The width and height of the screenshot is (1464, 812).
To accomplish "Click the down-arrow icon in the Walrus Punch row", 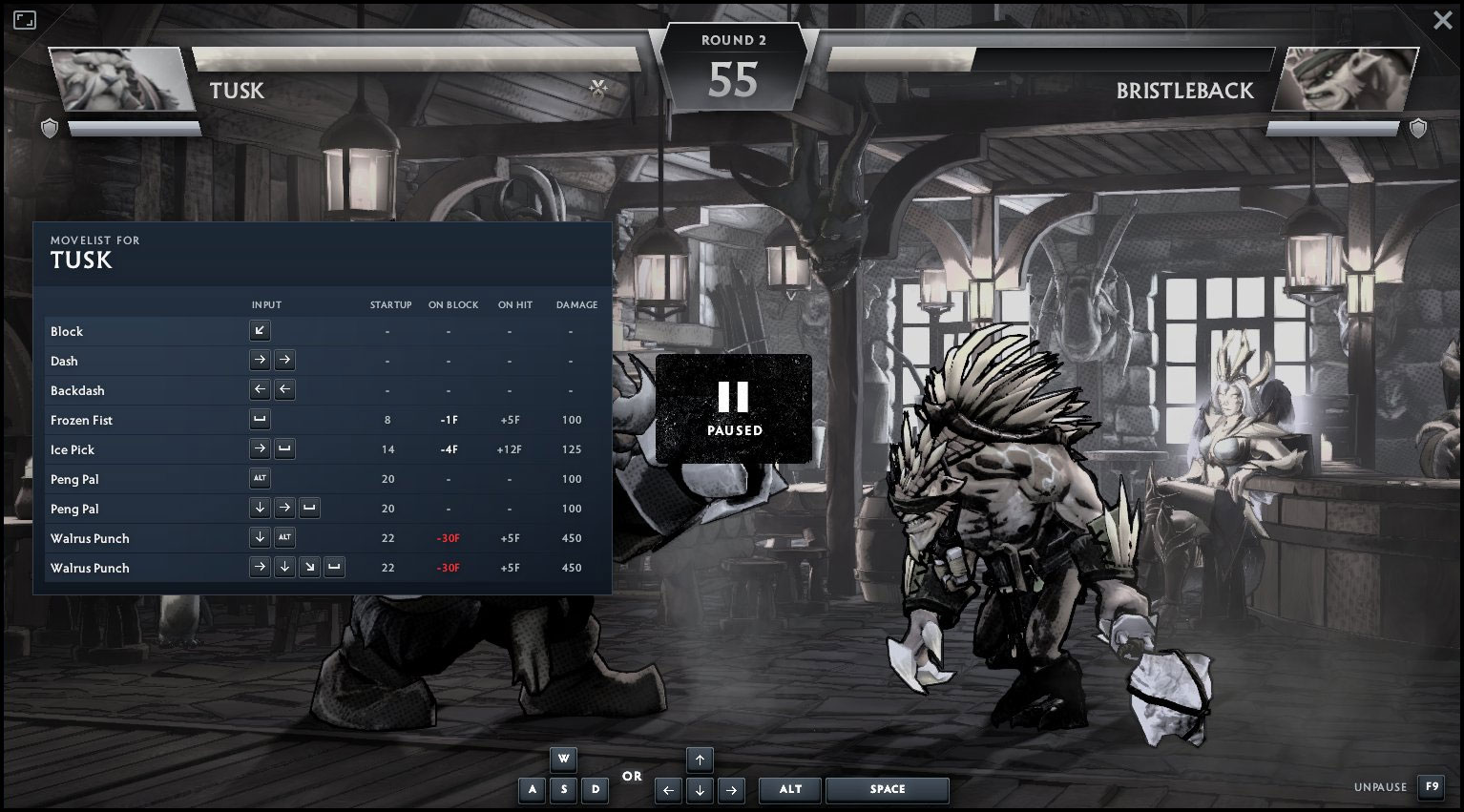I will (x=259, y=537).
